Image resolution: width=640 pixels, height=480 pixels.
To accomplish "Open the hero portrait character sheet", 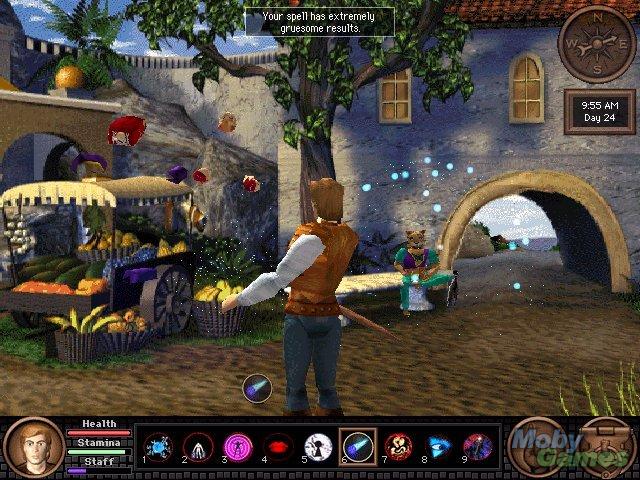I will [33, 447].
